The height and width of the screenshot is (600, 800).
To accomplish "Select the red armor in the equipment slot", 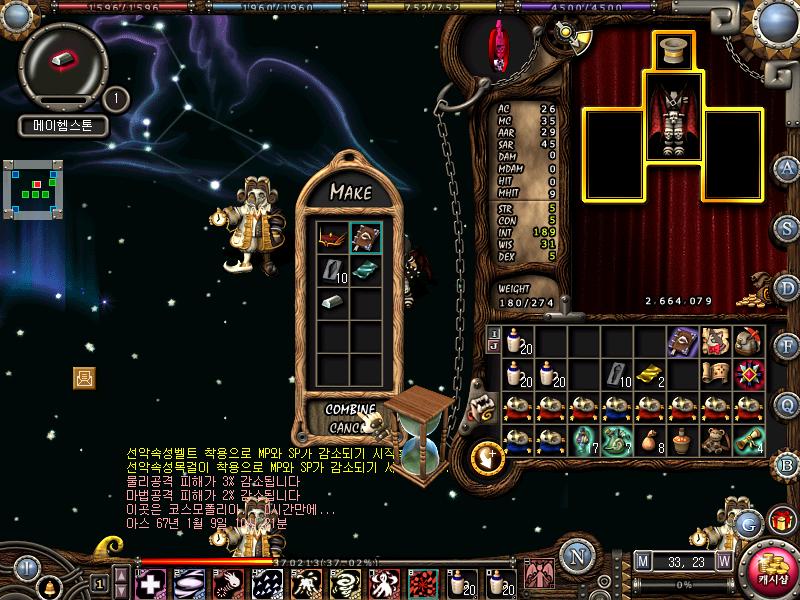I will pyautogui.click(x=674, y=122).
